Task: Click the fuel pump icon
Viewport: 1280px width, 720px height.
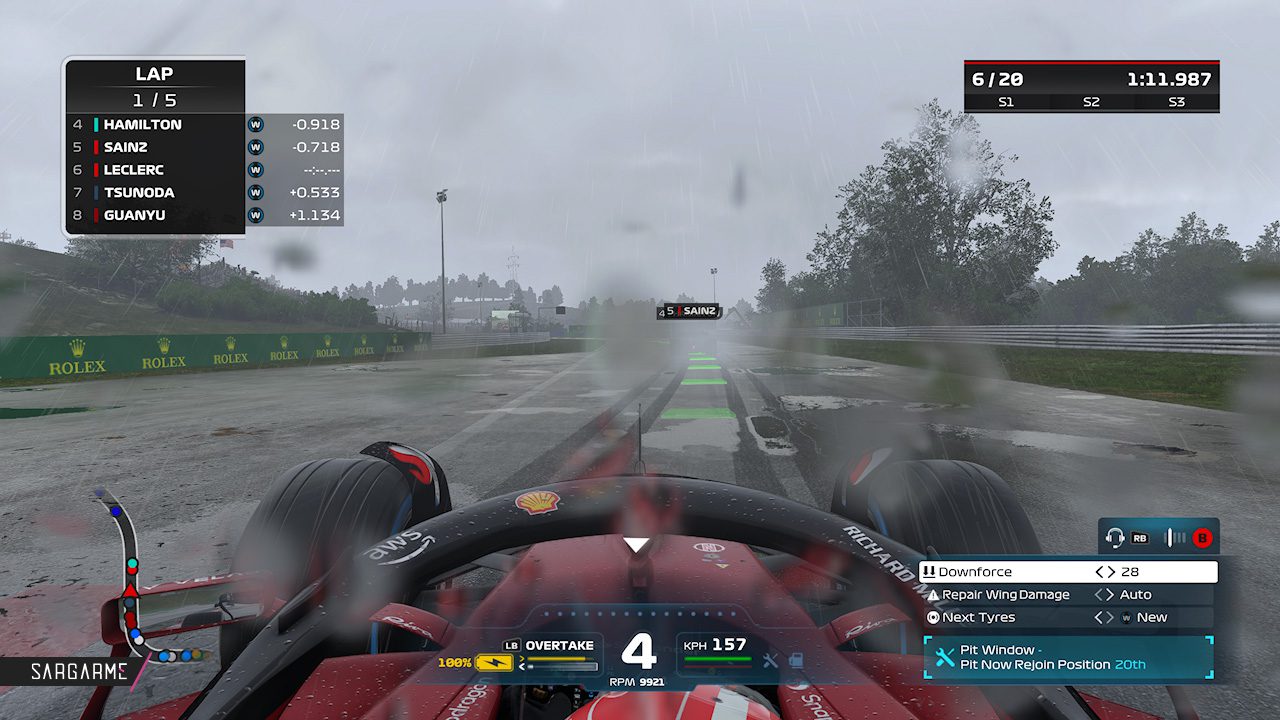Action: pyautogui.click(x=796, y=660)
